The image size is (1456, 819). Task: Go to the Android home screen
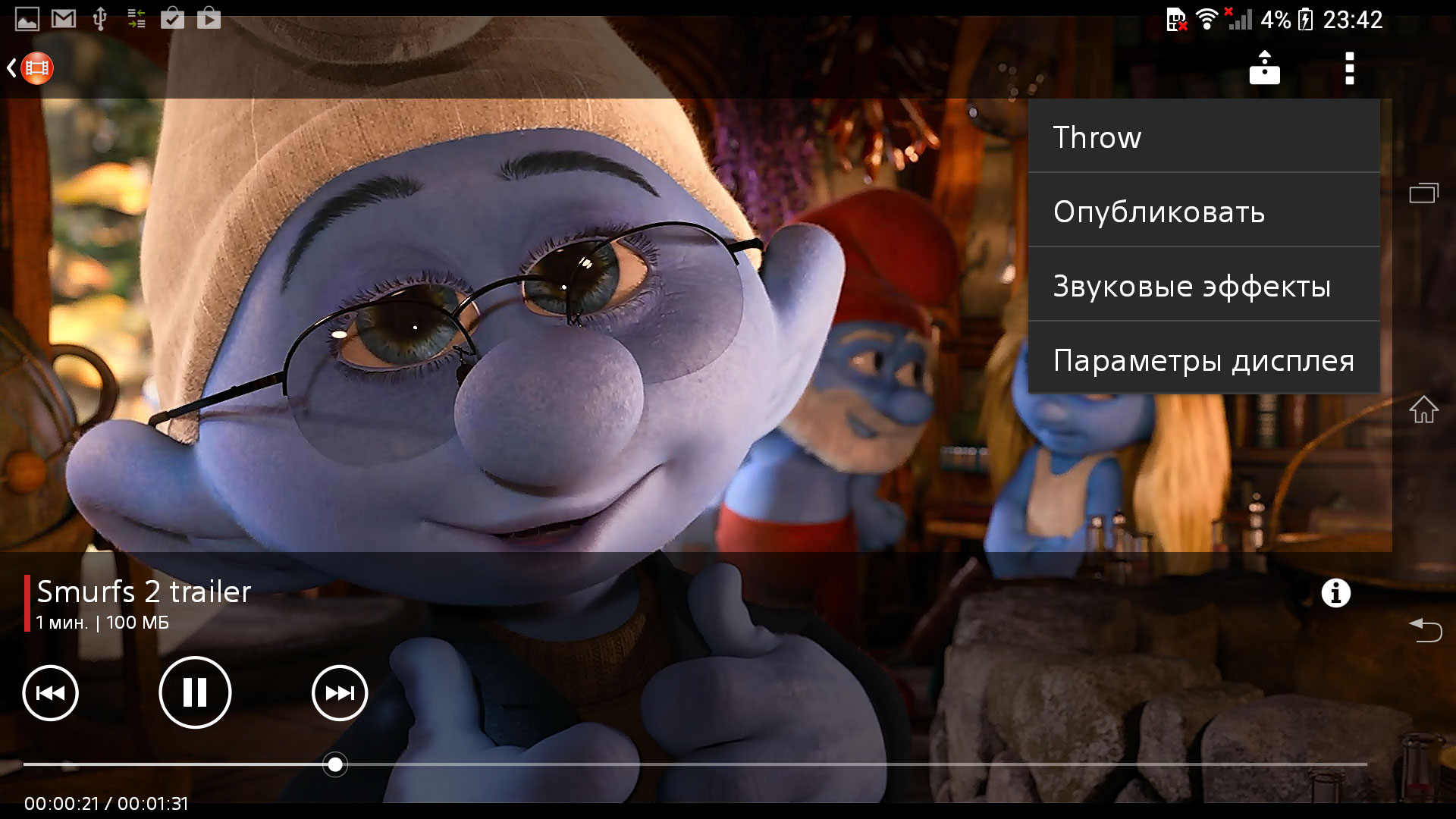[x=1423, y=409]
